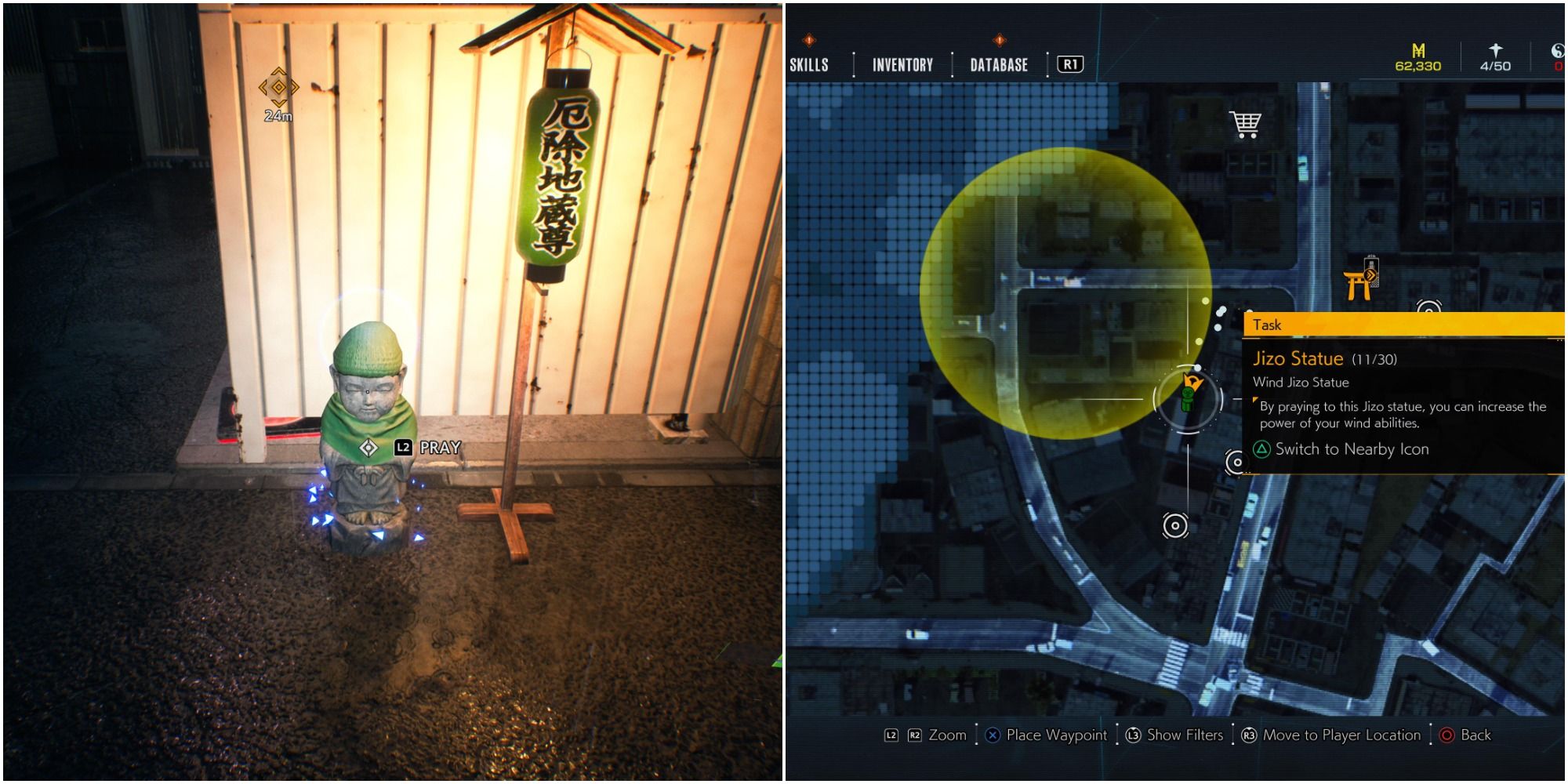Open the R1 next-menu expander
The image size is (1568, 784).
(1070, 65)
